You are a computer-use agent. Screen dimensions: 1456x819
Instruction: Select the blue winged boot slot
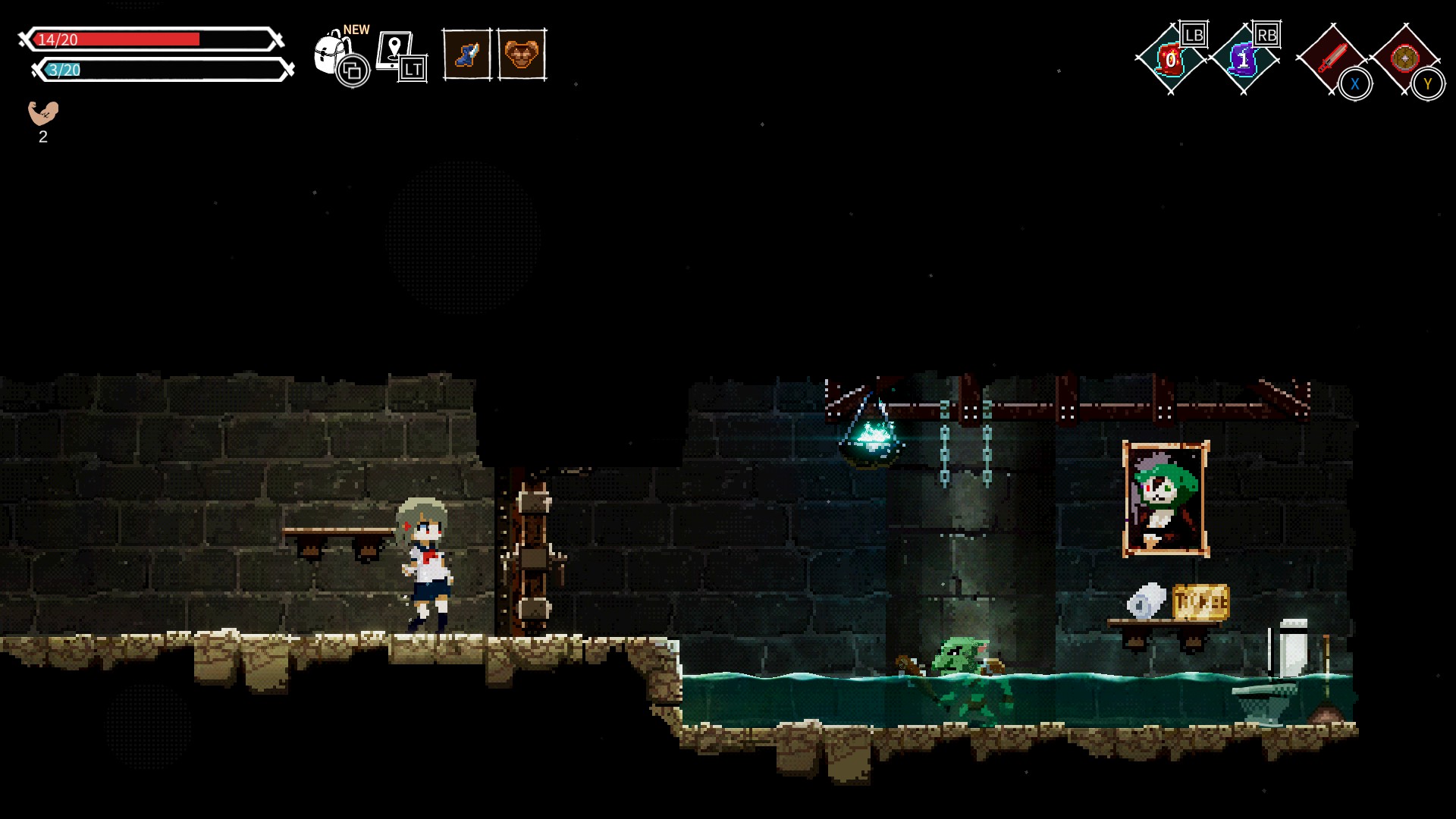tap(466, 55)
